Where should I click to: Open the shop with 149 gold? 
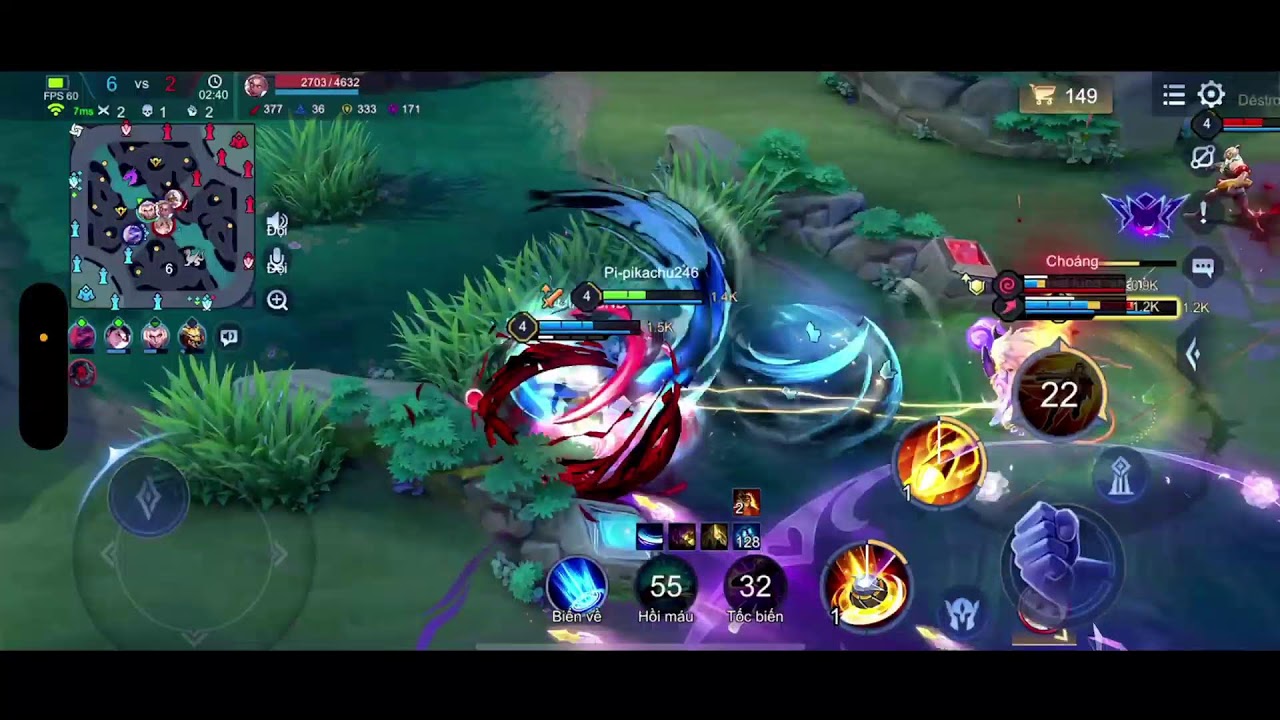(1065, 96)
